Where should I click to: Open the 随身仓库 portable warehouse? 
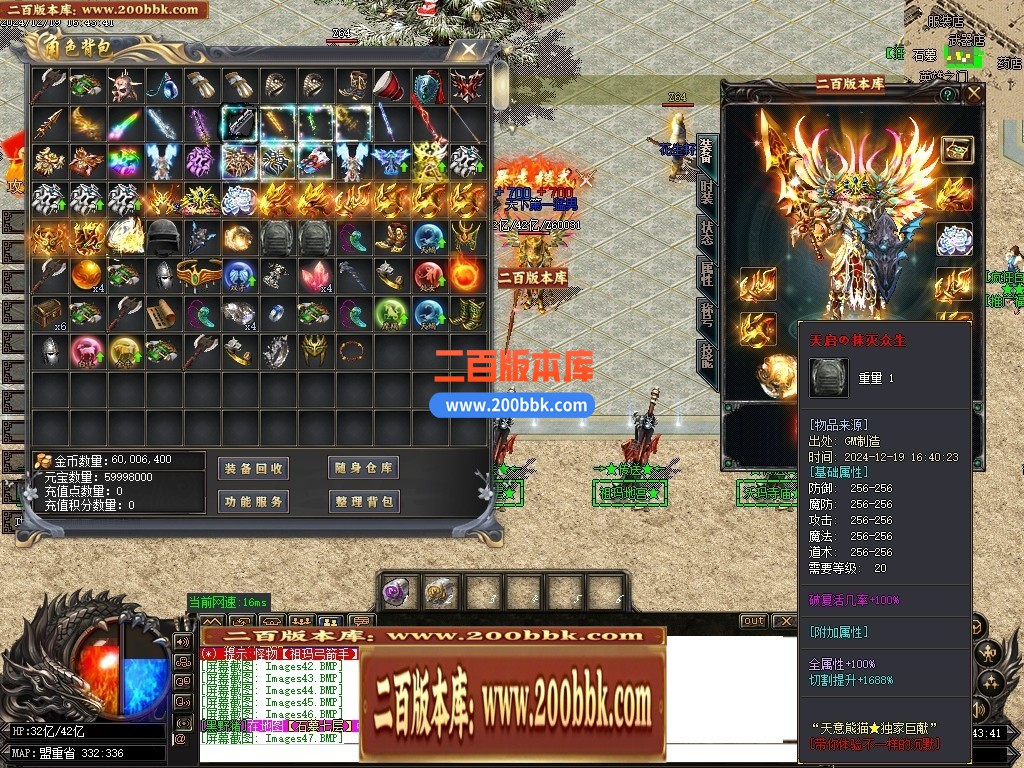pyautogui.click(x=364, y=468)
